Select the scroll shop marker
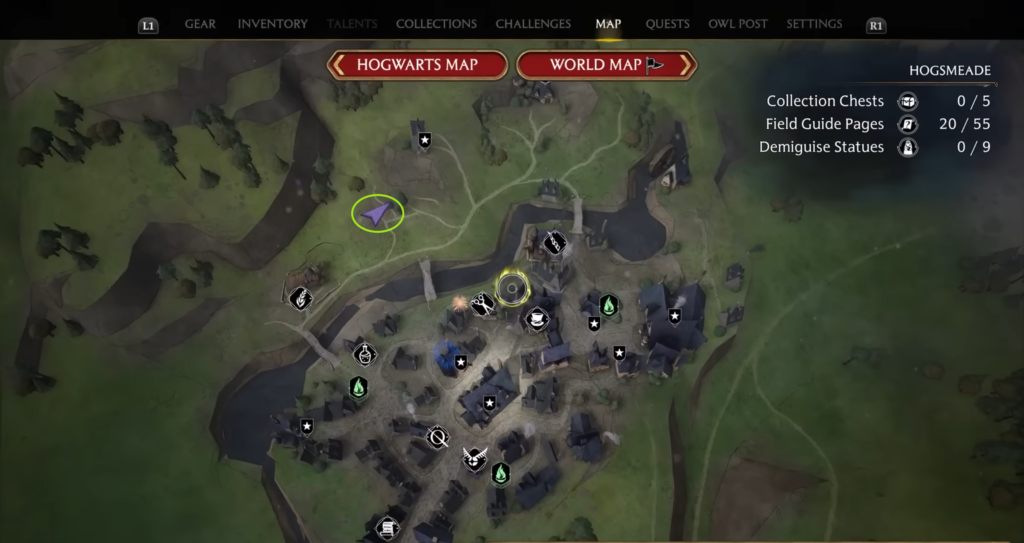Image resolution: width=1024 pixels, height=543 pixels. [x=387, y=527]
